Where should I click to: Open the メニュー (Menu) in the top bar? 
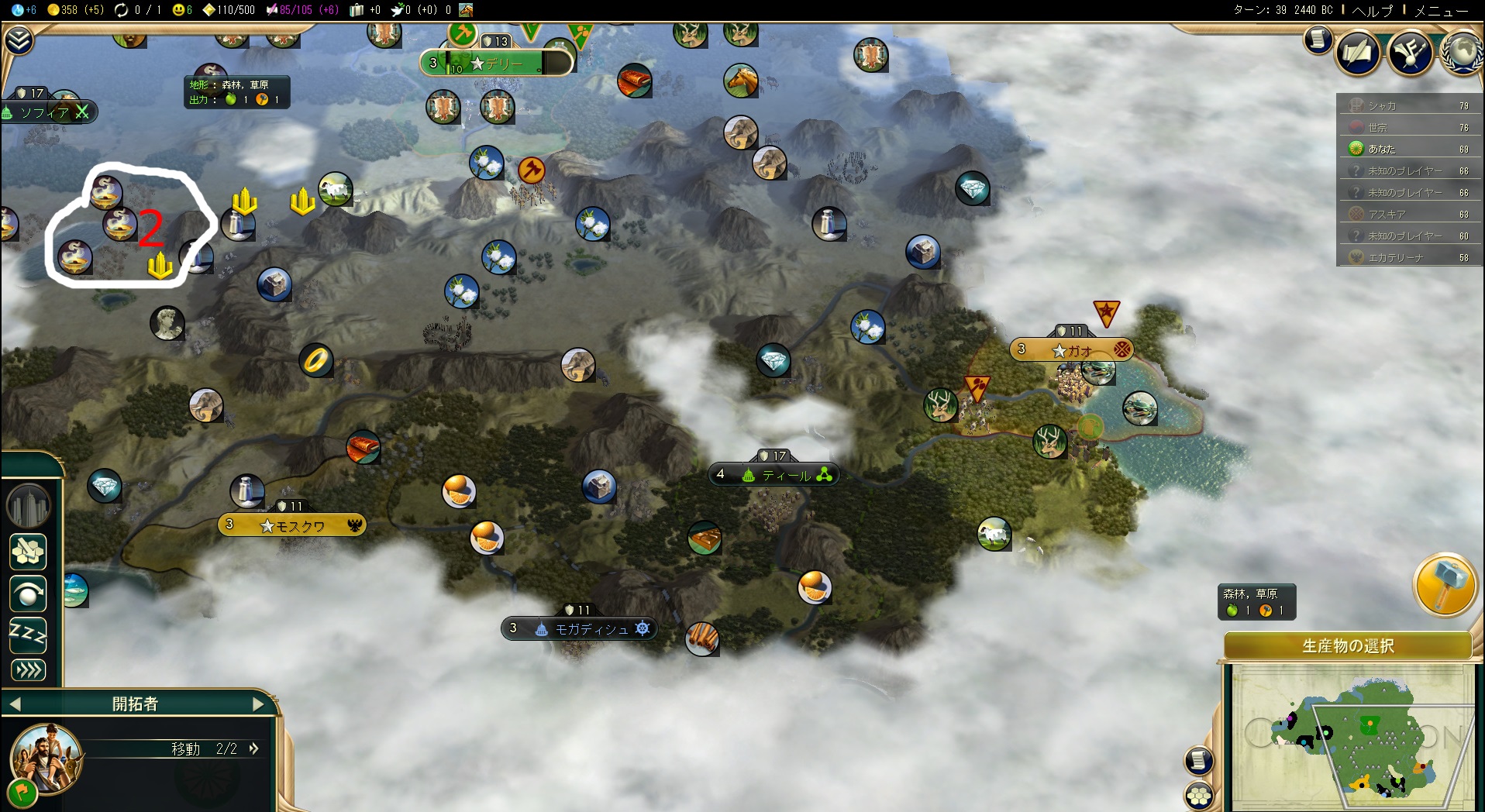tap(1441, 11)
